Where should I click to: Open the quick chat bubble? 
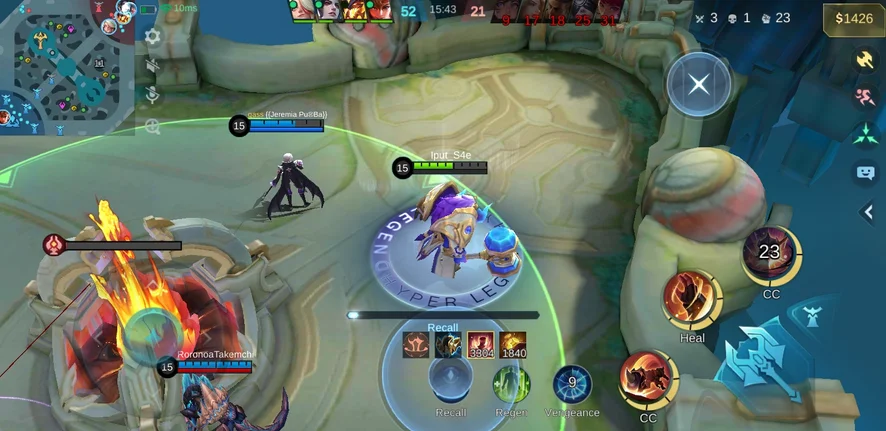click(865, 173)
